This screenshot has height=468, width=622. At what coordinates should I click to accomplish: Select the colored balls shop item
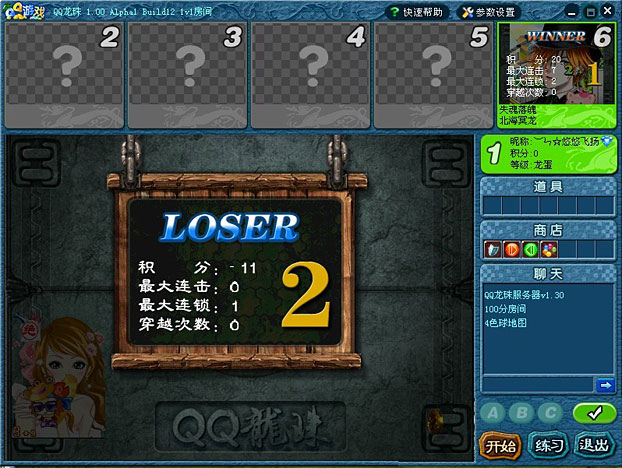tap(549, 249)
